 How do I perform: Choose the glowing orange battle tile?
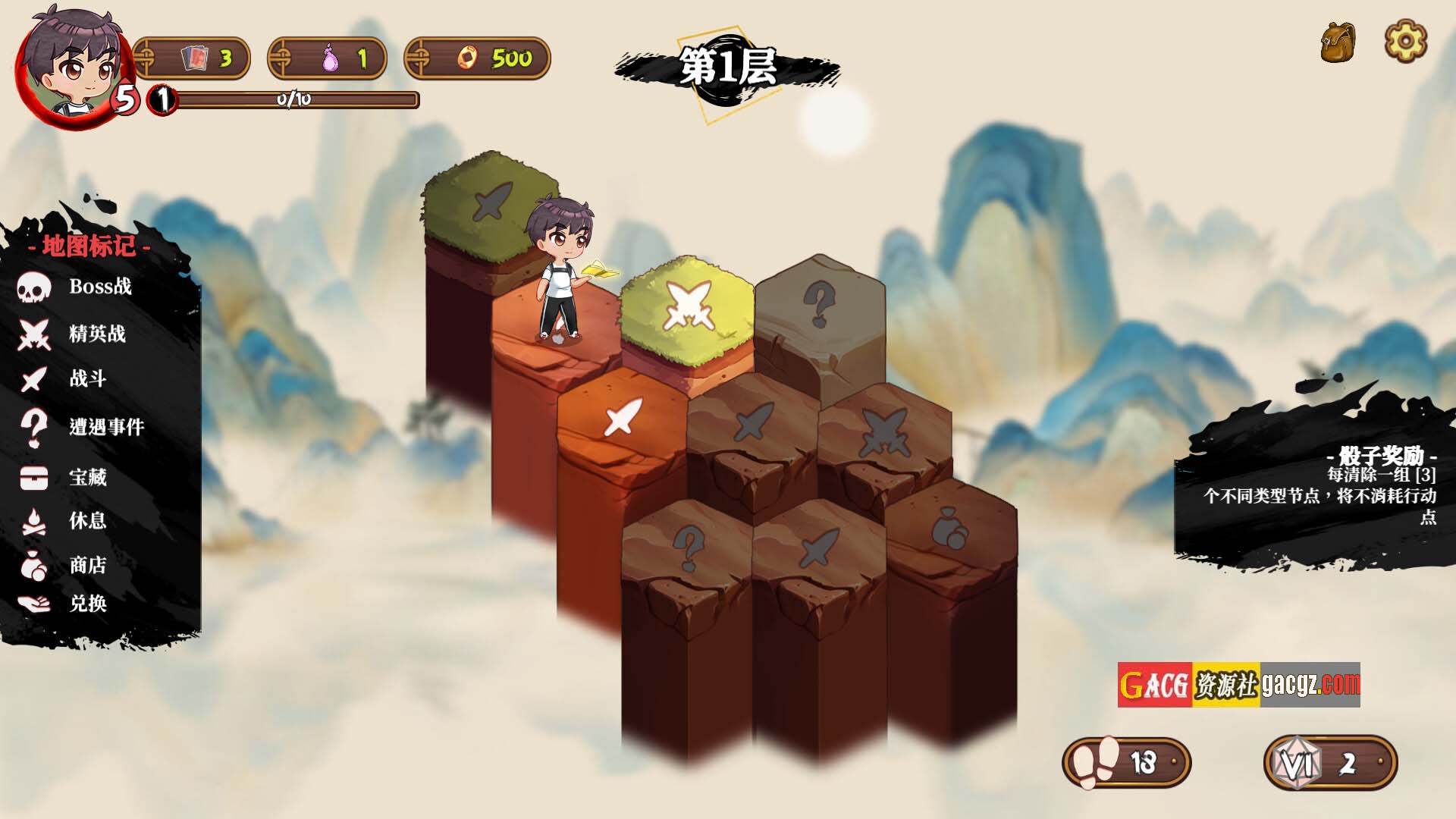coord(623,417)
